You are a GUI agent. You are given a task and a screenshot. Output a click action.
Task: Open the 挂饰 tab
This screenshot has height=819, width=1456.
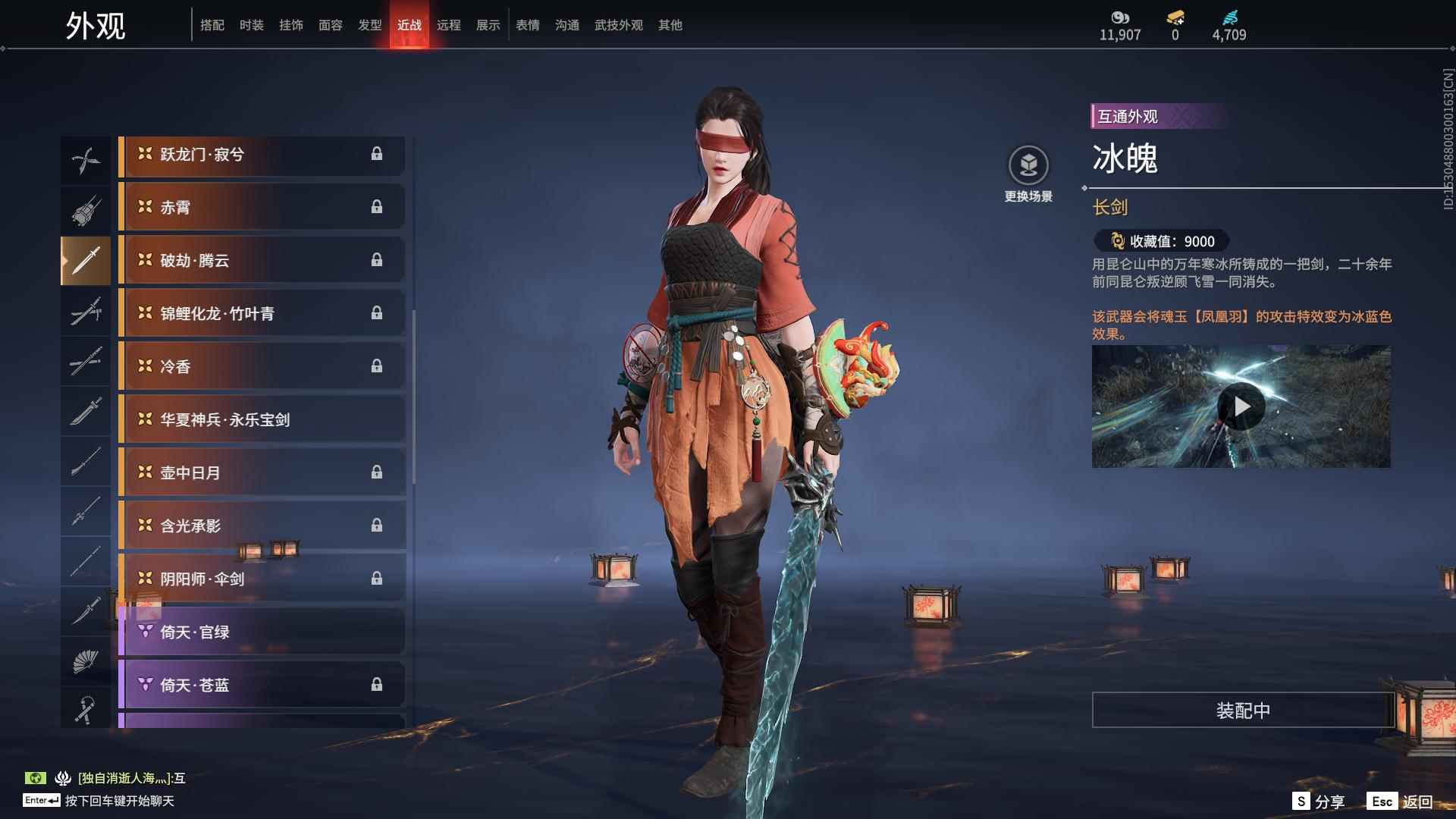coord(290,25)
